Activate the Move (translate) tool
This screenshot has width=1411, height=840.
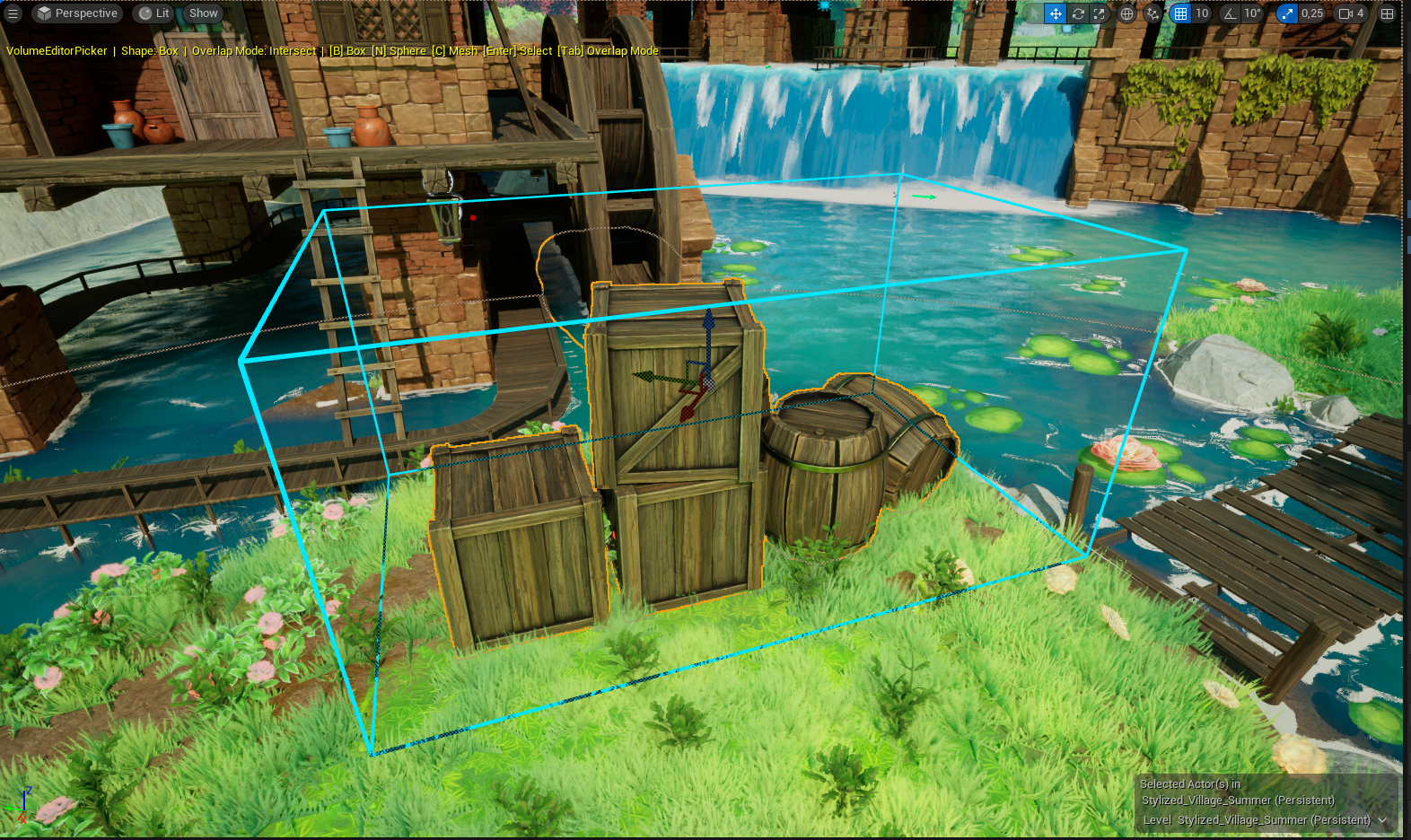(1055, 13)
